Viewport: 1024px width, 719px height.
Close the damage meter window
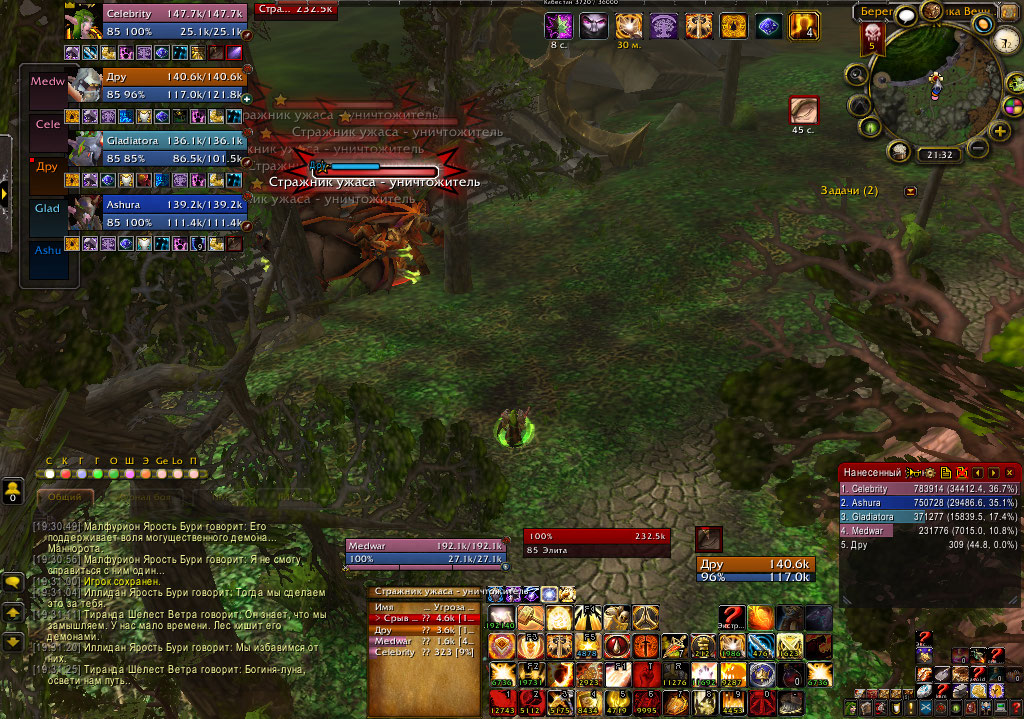pyautogui.click(x=1010, y=472)
